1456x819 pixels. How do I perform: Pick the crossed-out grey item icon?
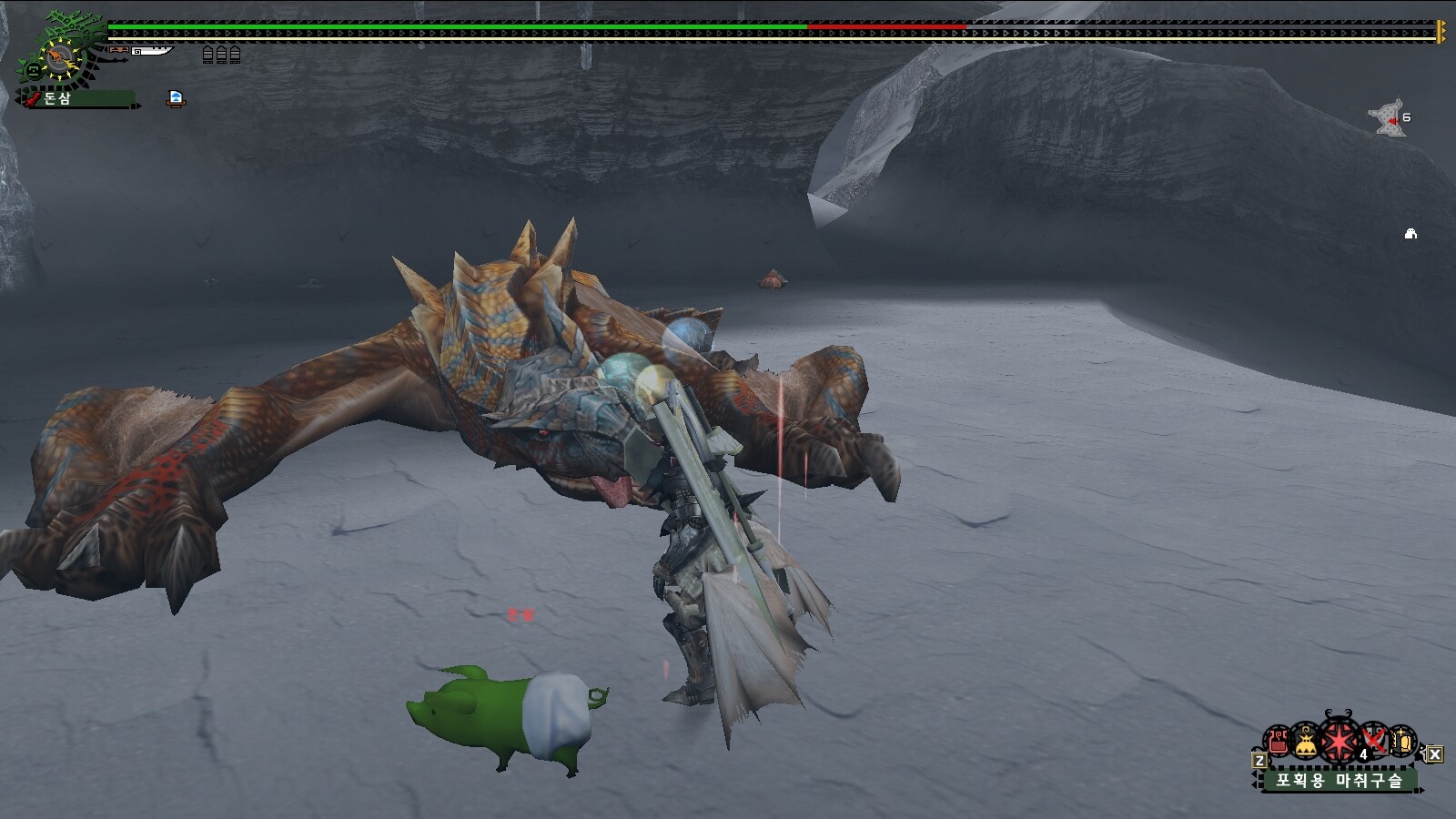1374,743
